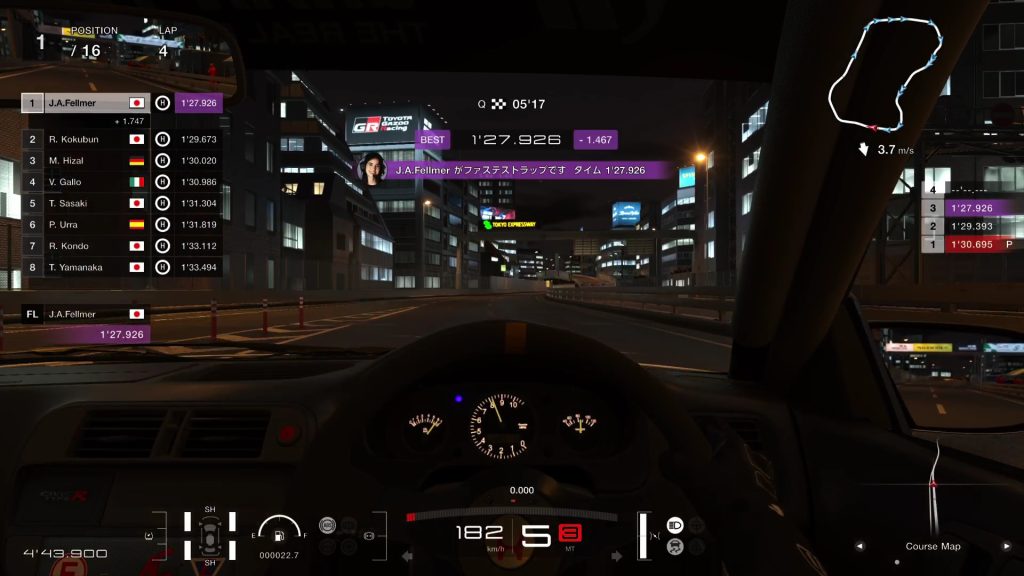Pick T. Sasaki's row in the standings
1024x576 pixels.
pos(86,203)
